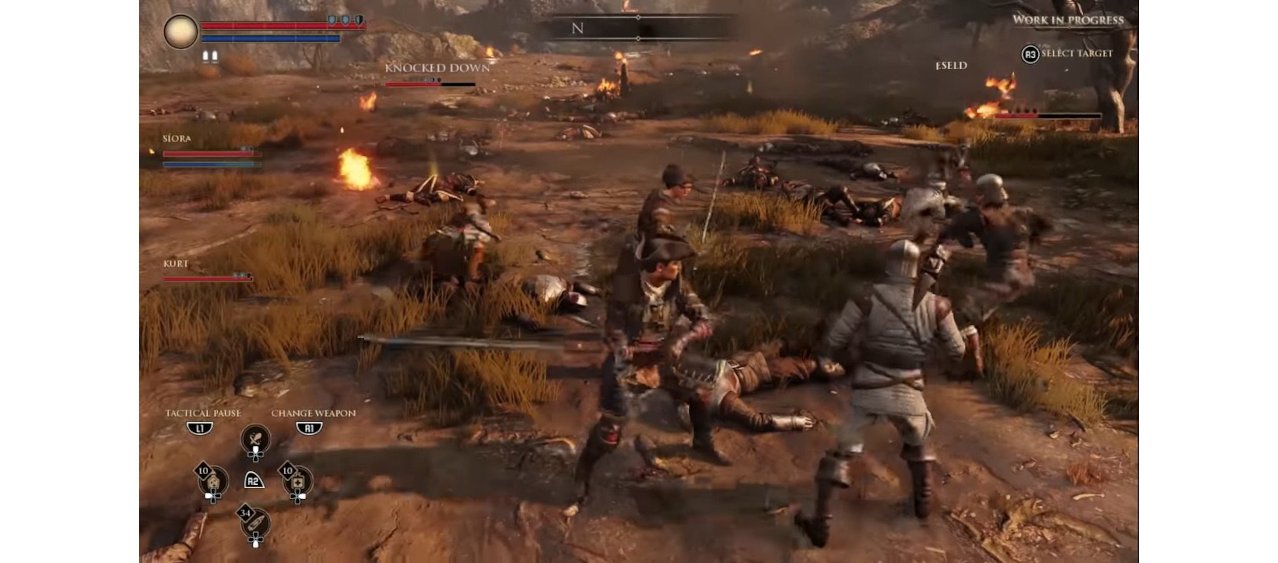Use the health potion quick slot
This screenshot has height=563, width=1278.
tap(213, 480)
